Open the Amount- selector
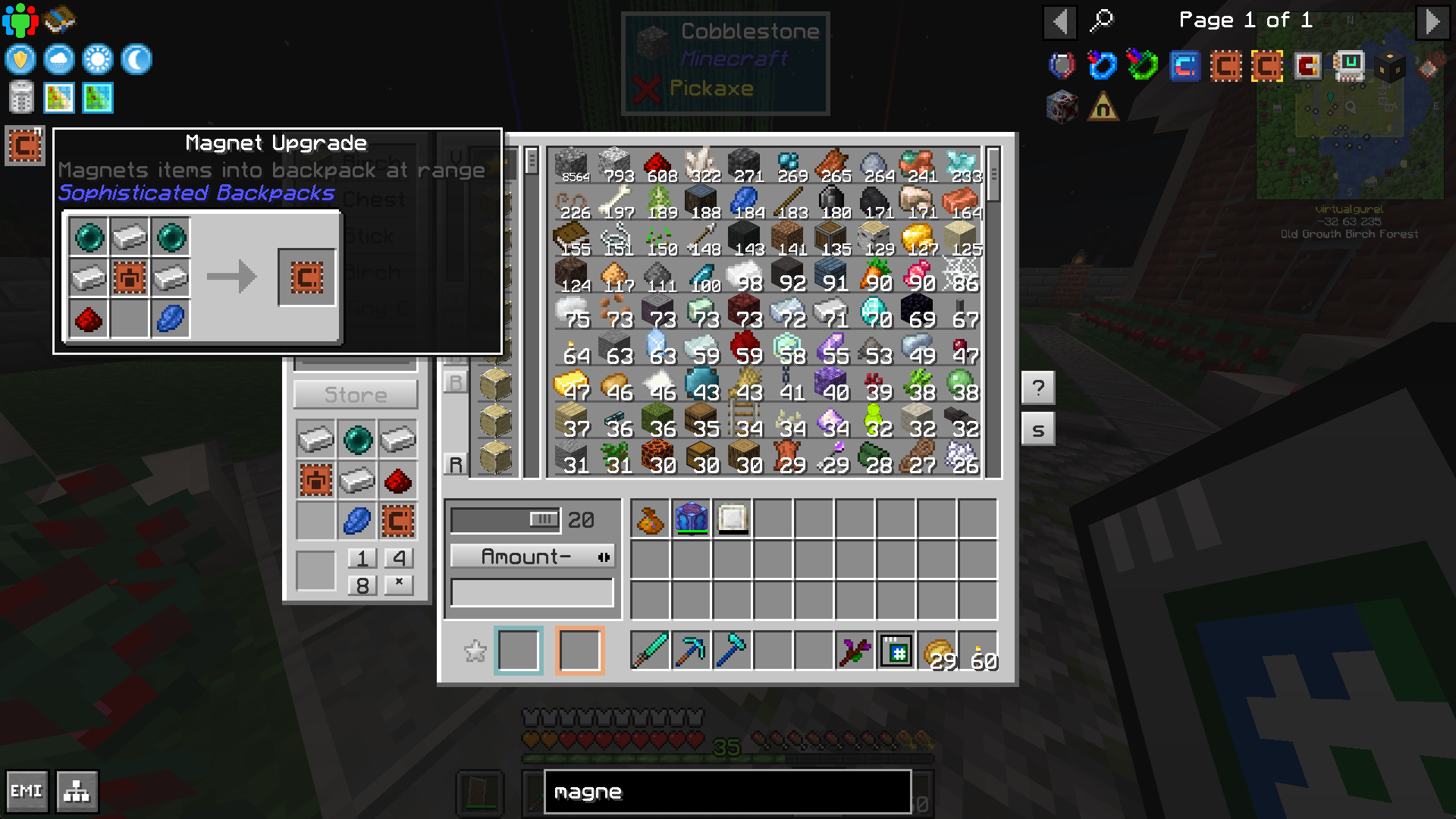The image size is (1456, 819). tap(532, 557)
